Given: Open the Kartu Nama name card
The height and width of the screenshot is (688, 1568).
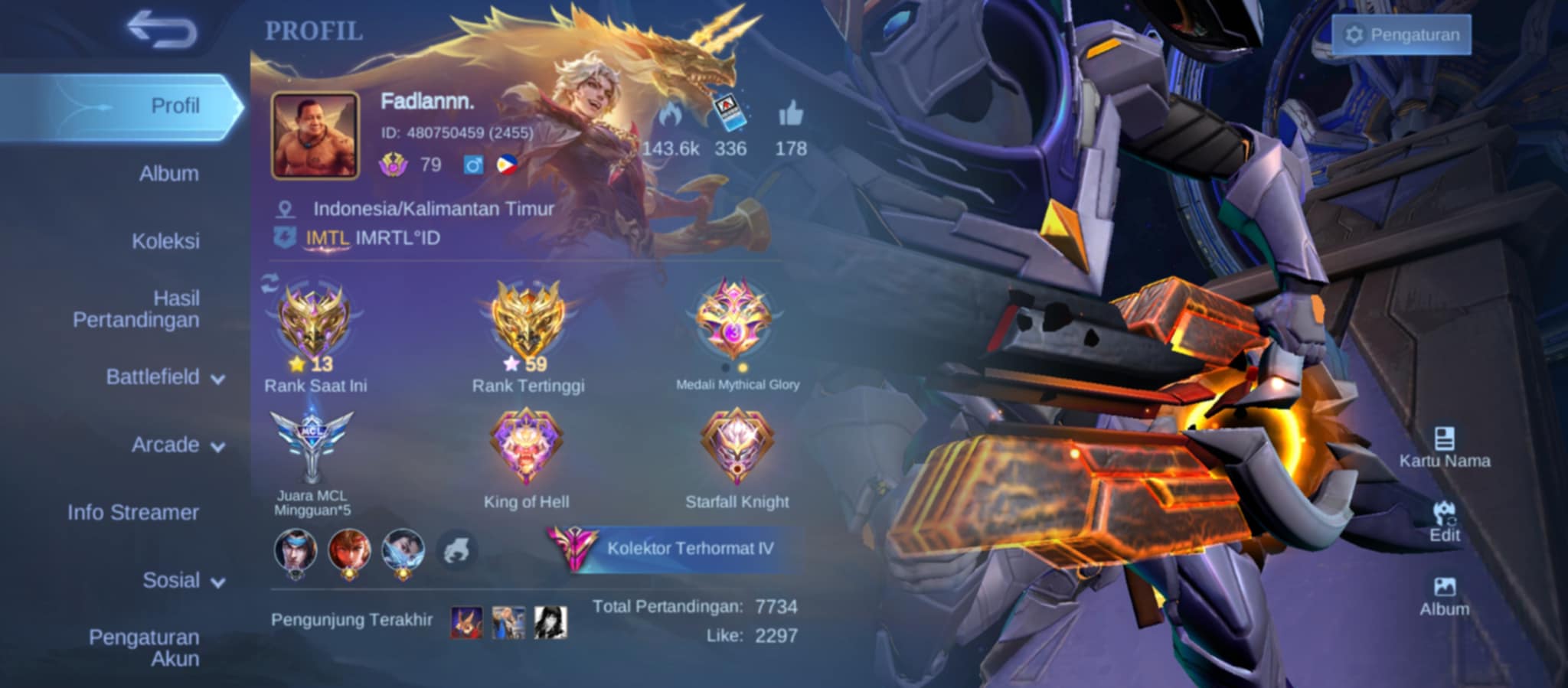Looking at the screenshot, I should click(1444, 447).
